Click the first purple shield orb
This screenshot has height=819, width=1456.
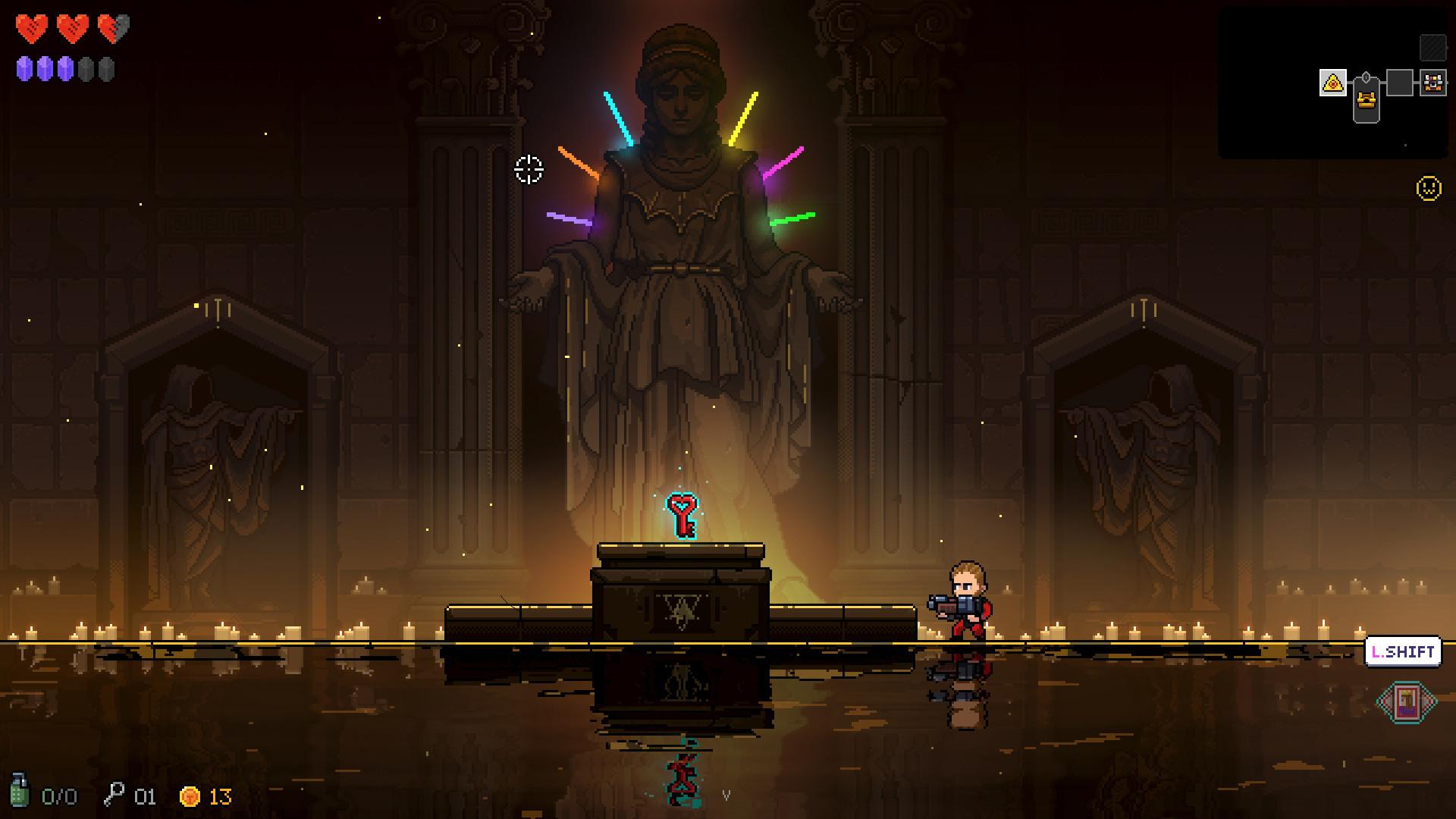tap(24, 70)
